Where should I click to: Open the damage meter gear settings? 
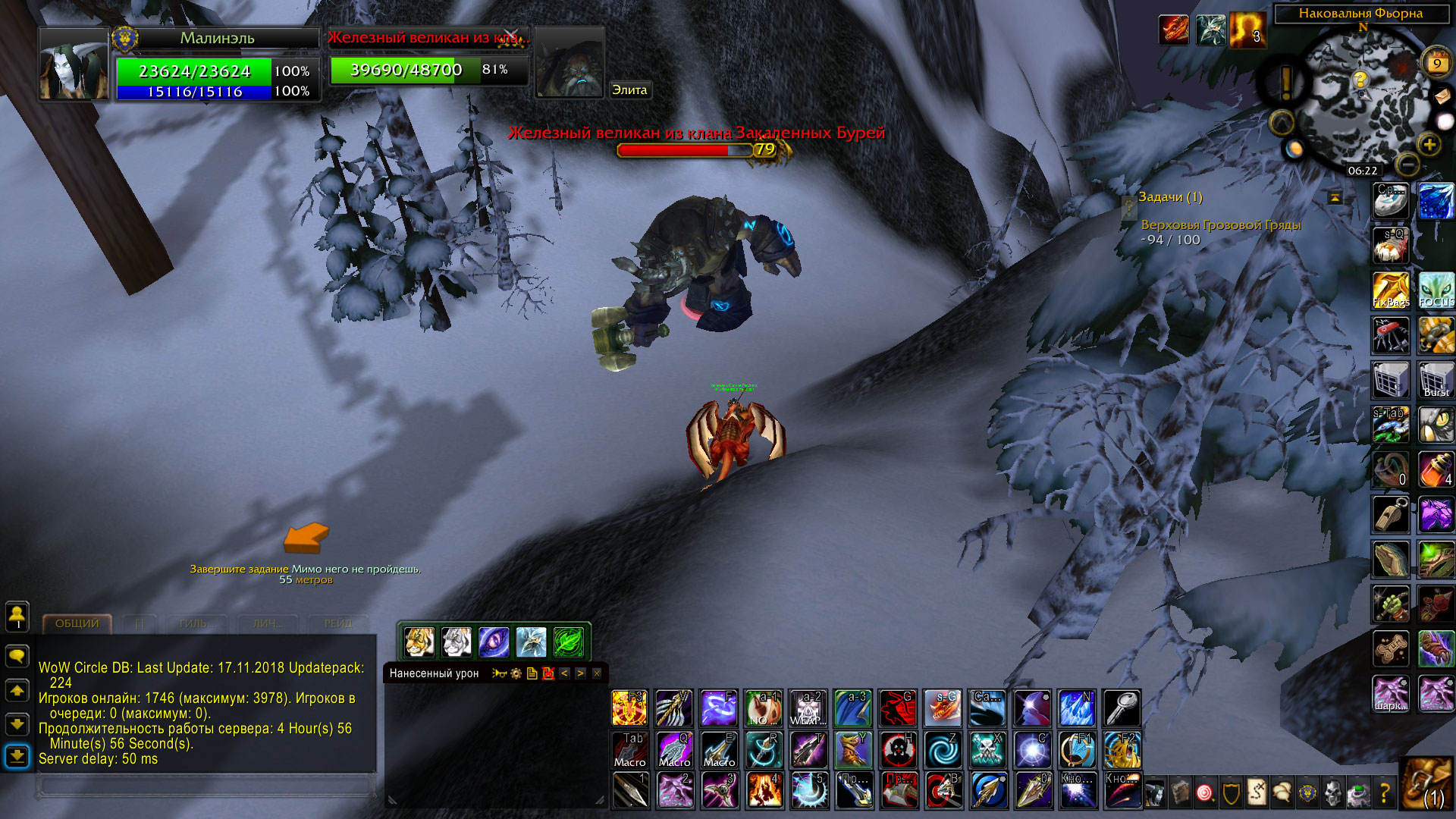click(x=516, y=673)
